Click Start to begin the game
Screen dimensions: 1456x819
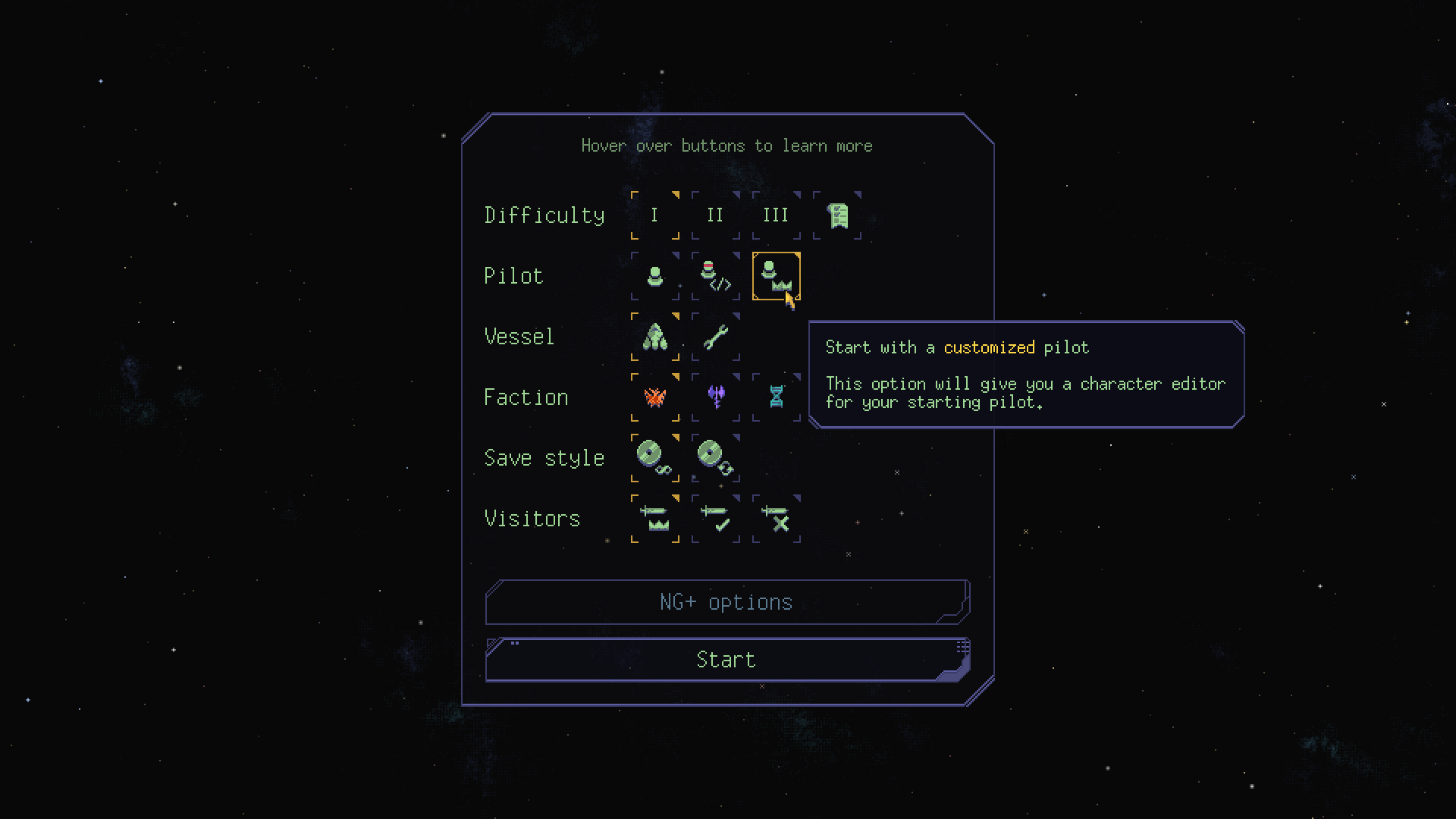(726, 660)
